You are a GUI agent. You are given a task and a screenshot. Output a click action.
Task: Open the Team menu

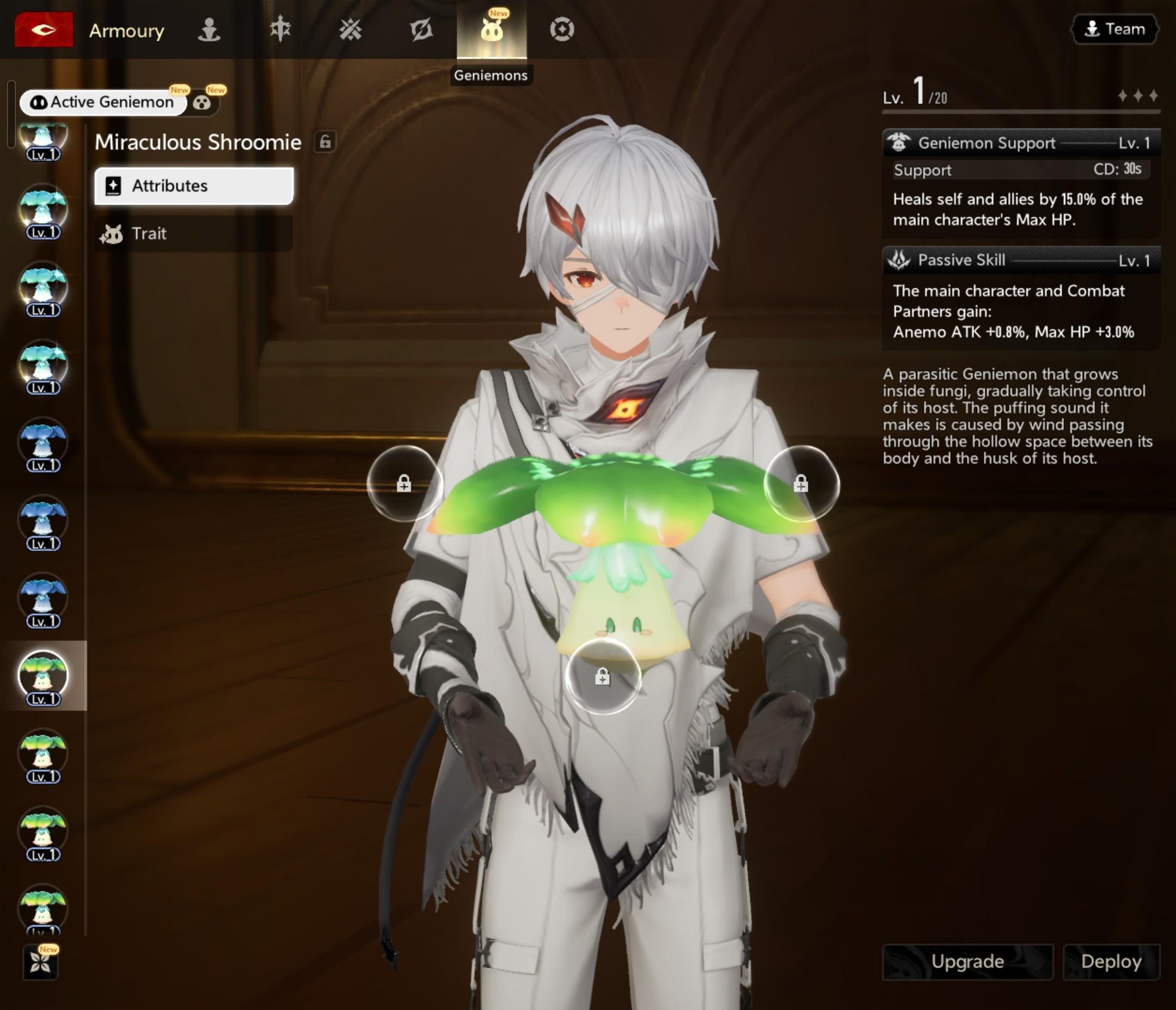coord(1114,29)
